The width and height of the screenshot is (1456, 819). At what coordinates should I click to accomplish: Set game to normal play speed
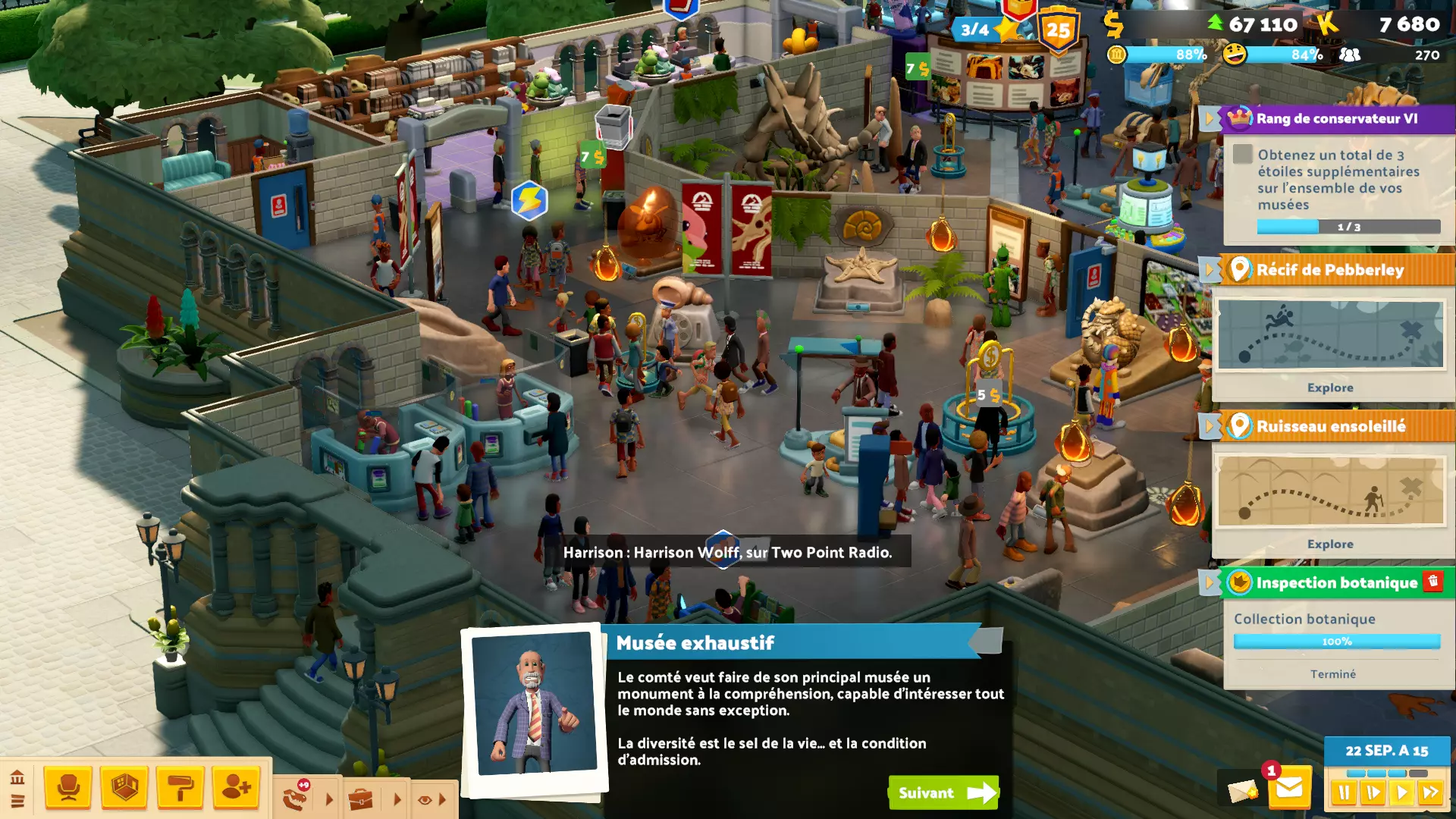pyautogui.click(x=1402, y=793)
